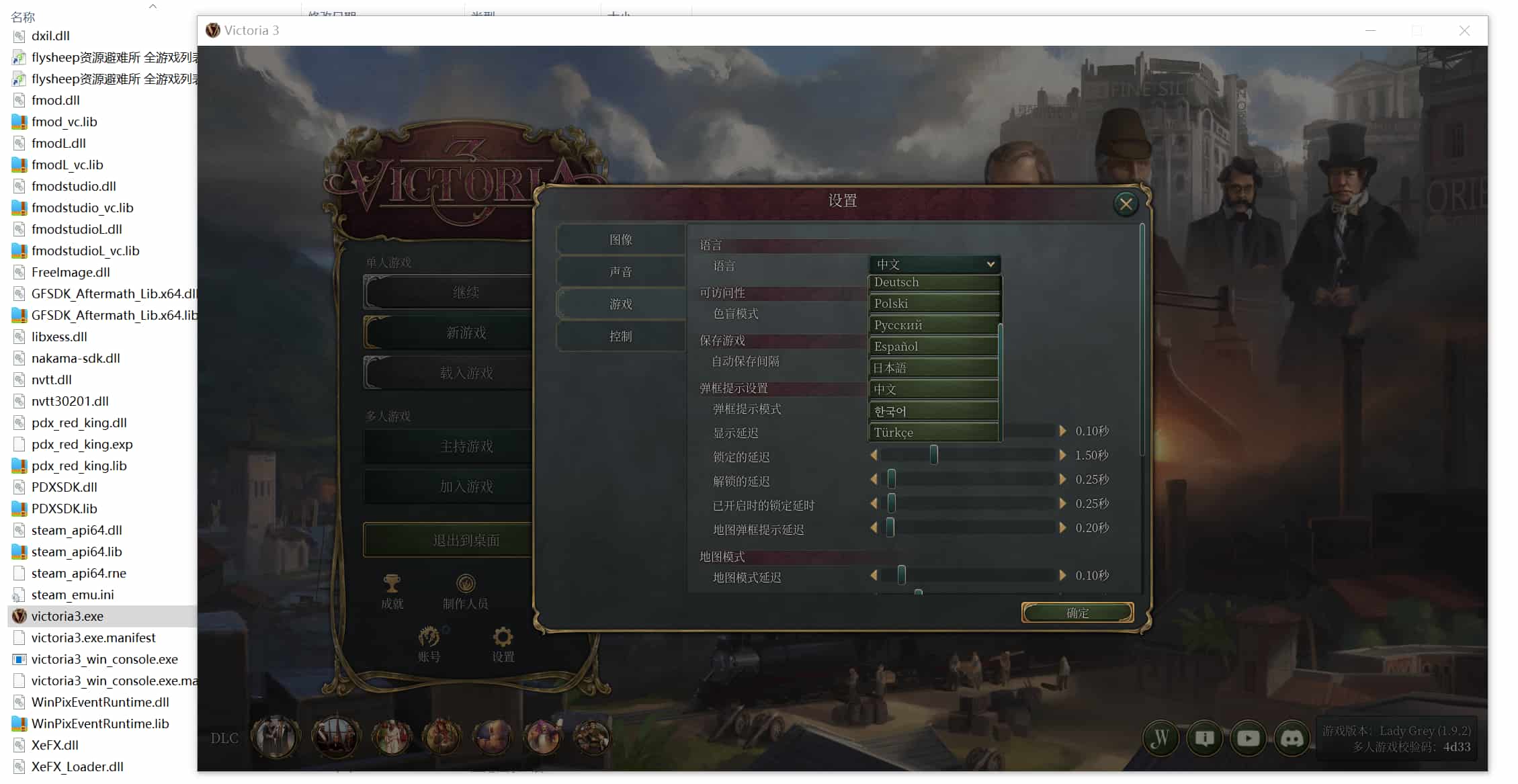Open the YouTube channel icon
Viewport: 1518px width, 784px height.
tap(1248, 738)
